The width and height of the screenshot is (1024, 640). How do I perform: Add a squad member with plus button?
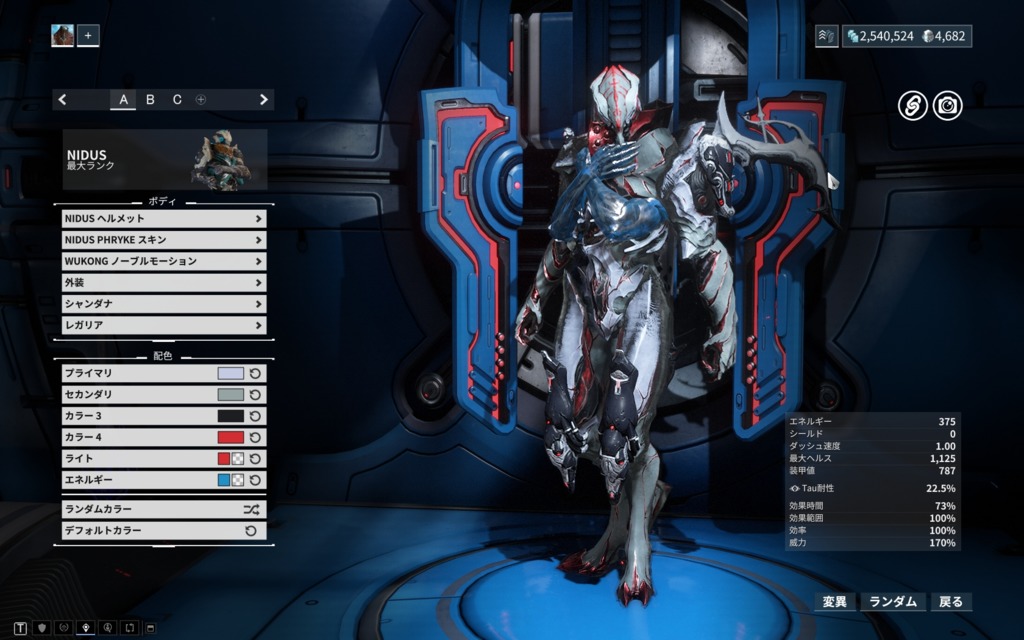click(x=88, y=36)
